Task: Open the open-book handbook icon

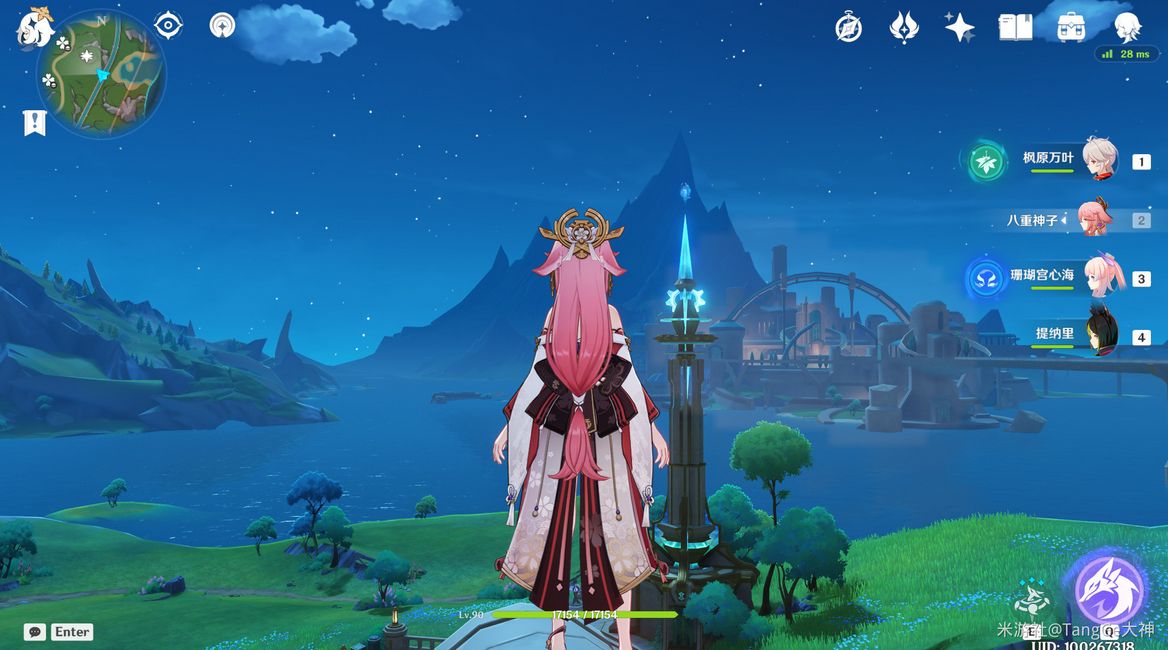Action: tap(1015, 28)
